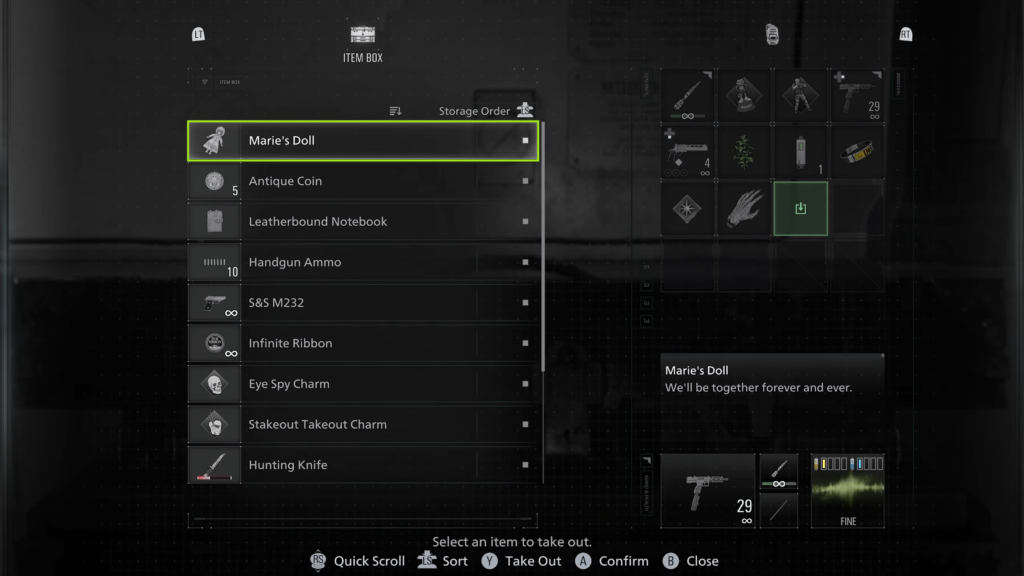Screen dimensions: 1024x576
Task: Choose the Eye Spy Charm row
Action: tap(362, 384)
